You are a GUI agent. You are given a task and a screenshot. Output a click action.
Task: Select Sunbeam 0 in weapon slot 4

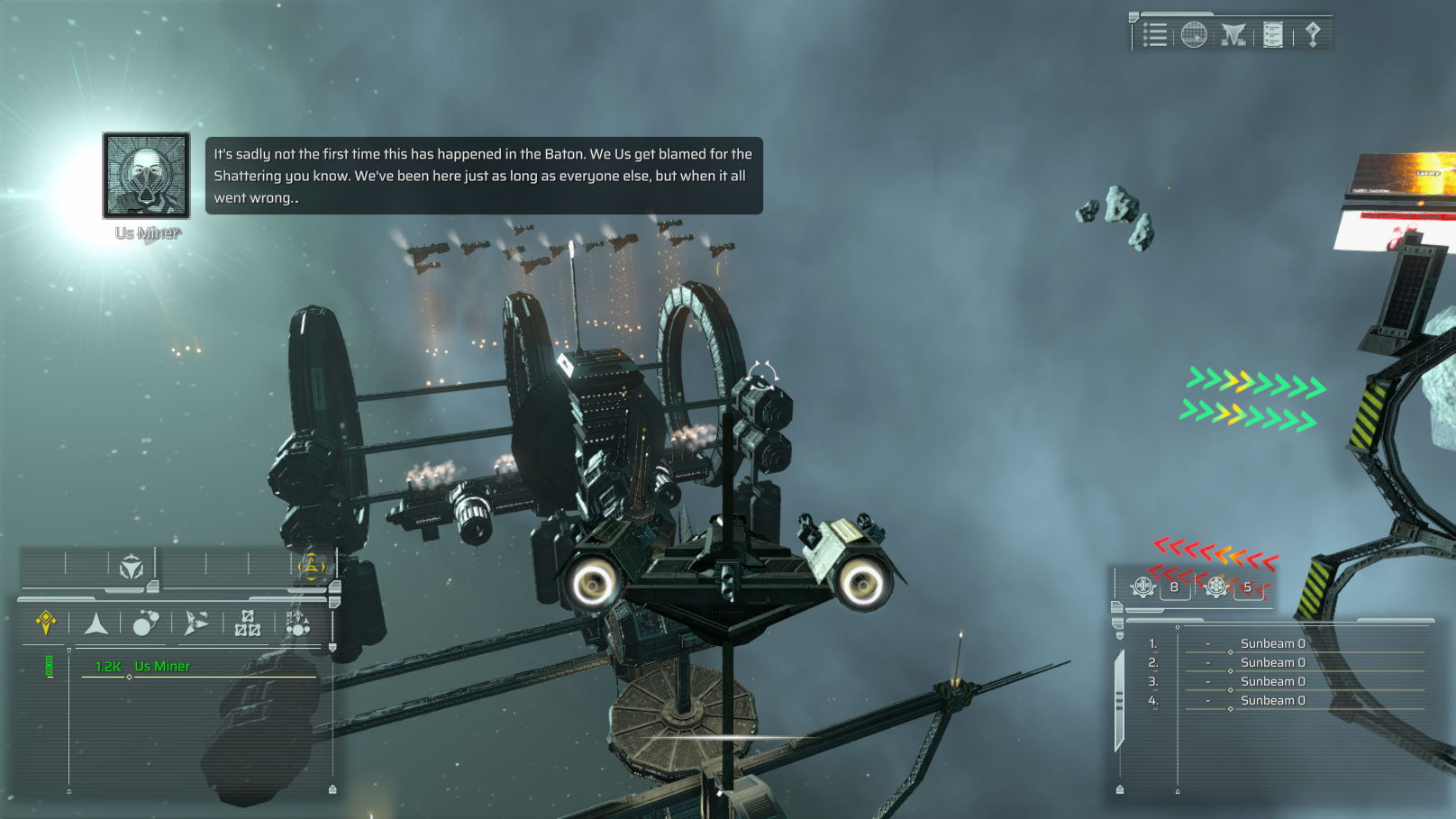pos(1272,700)
